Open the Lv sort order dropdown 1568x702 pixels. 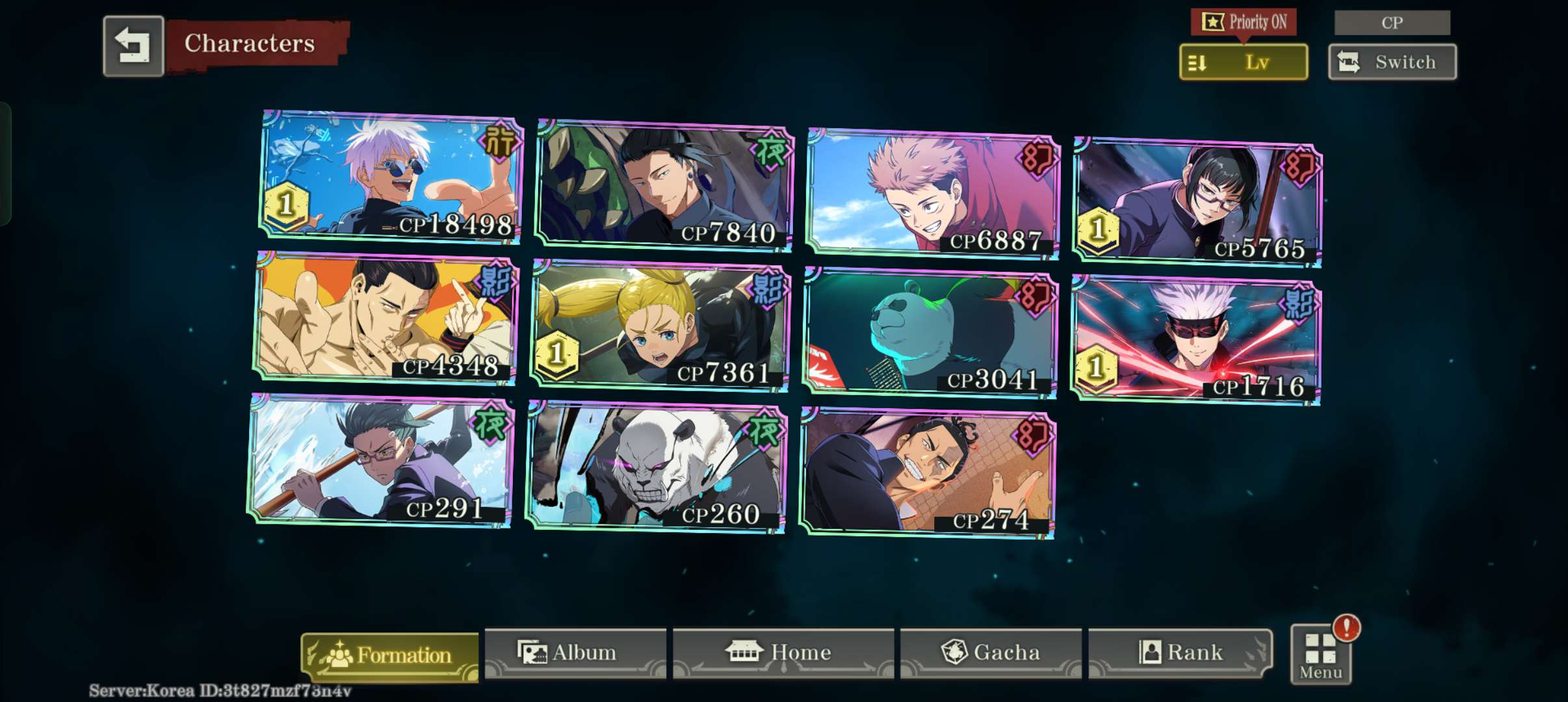(x=1243, y=62)
